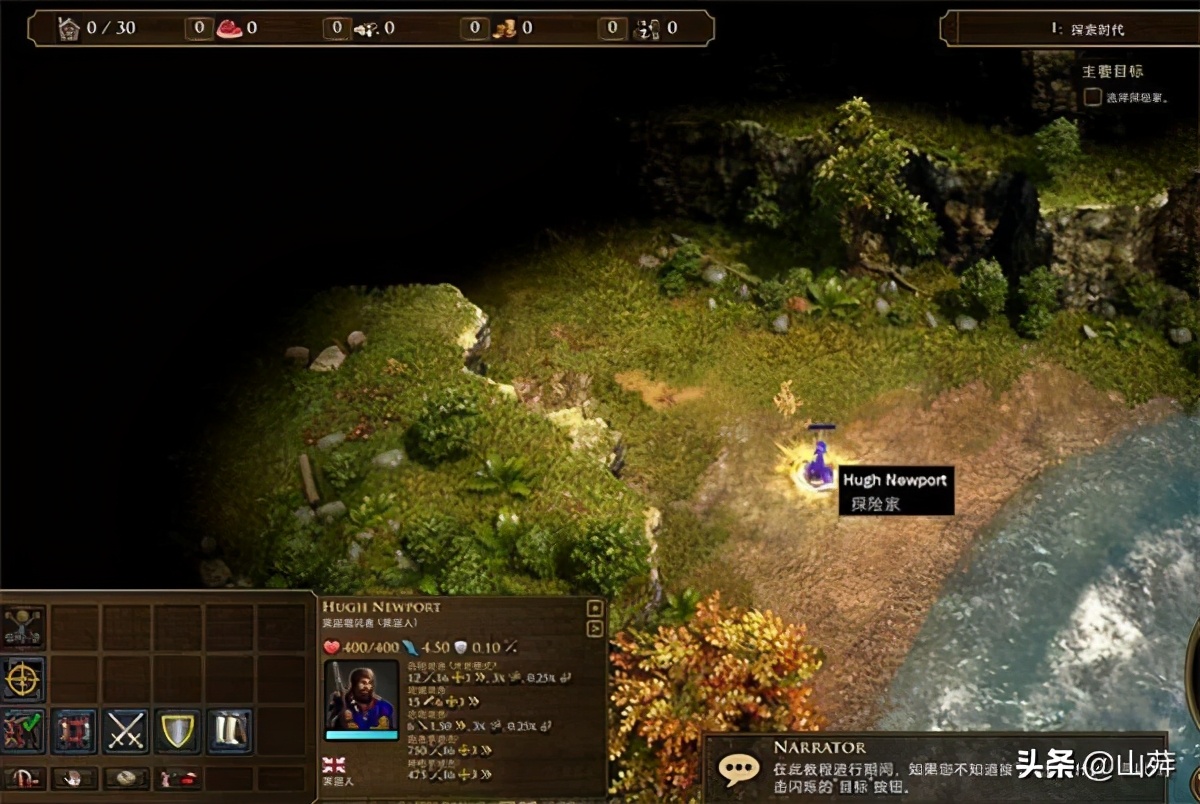Click the speech bubble Narrator icon
Viewport: 1200px width, 804px height.
740,768
